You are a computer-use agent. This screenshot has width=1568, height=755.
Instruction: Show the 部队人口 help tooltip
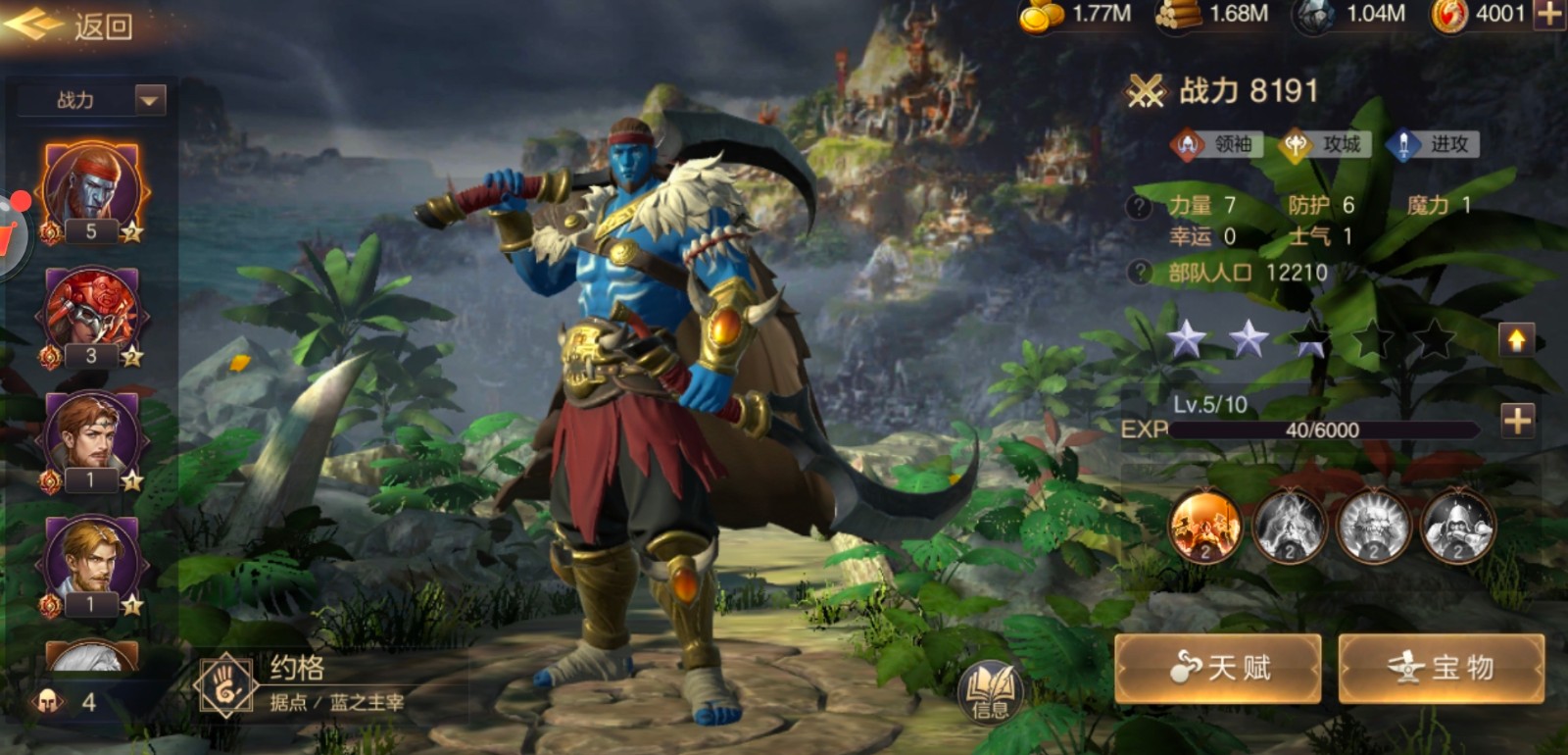coord(1139,273)
